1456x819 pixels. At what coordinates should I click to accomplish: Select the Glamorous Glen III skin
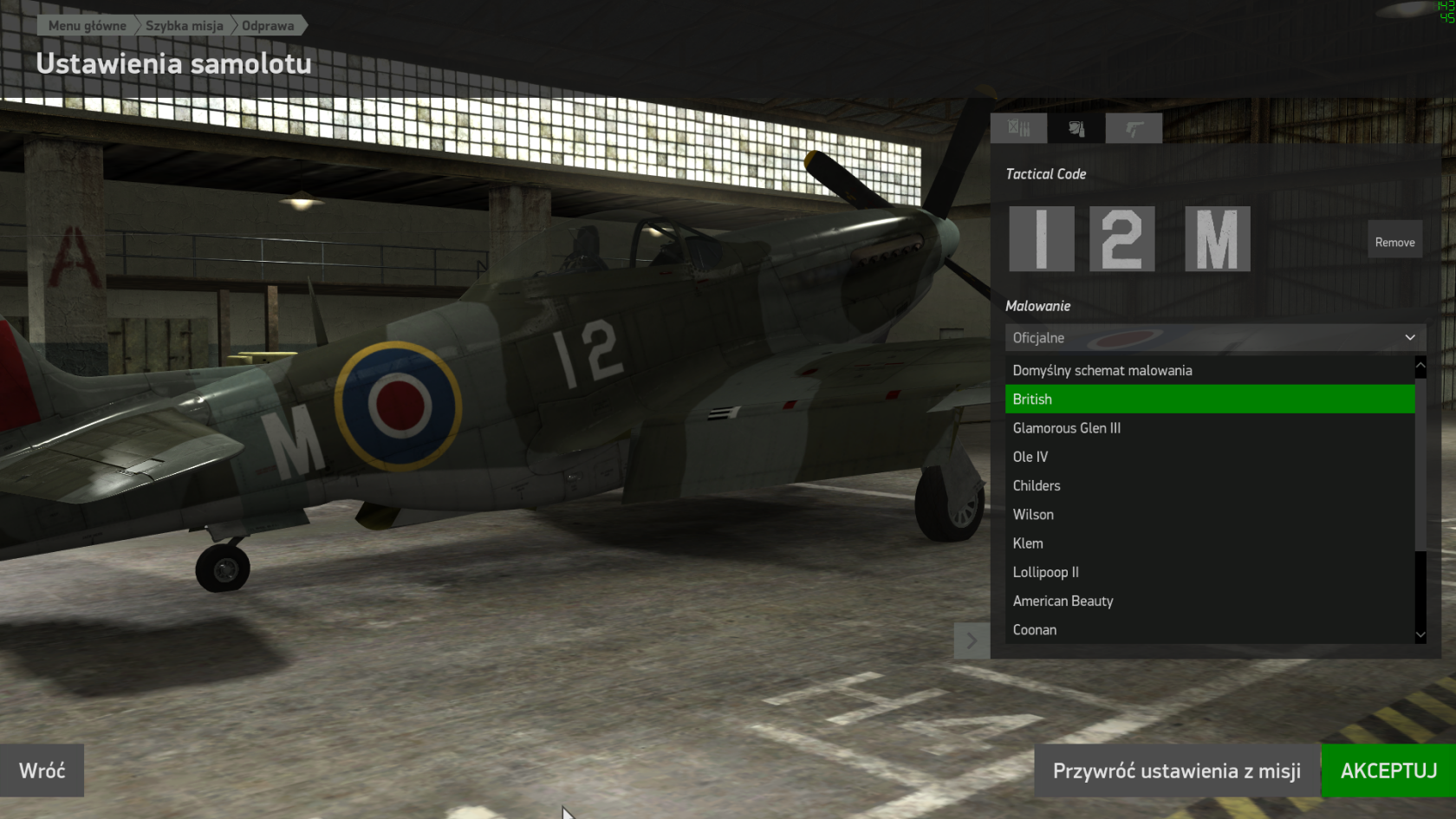click(1066, 428)
